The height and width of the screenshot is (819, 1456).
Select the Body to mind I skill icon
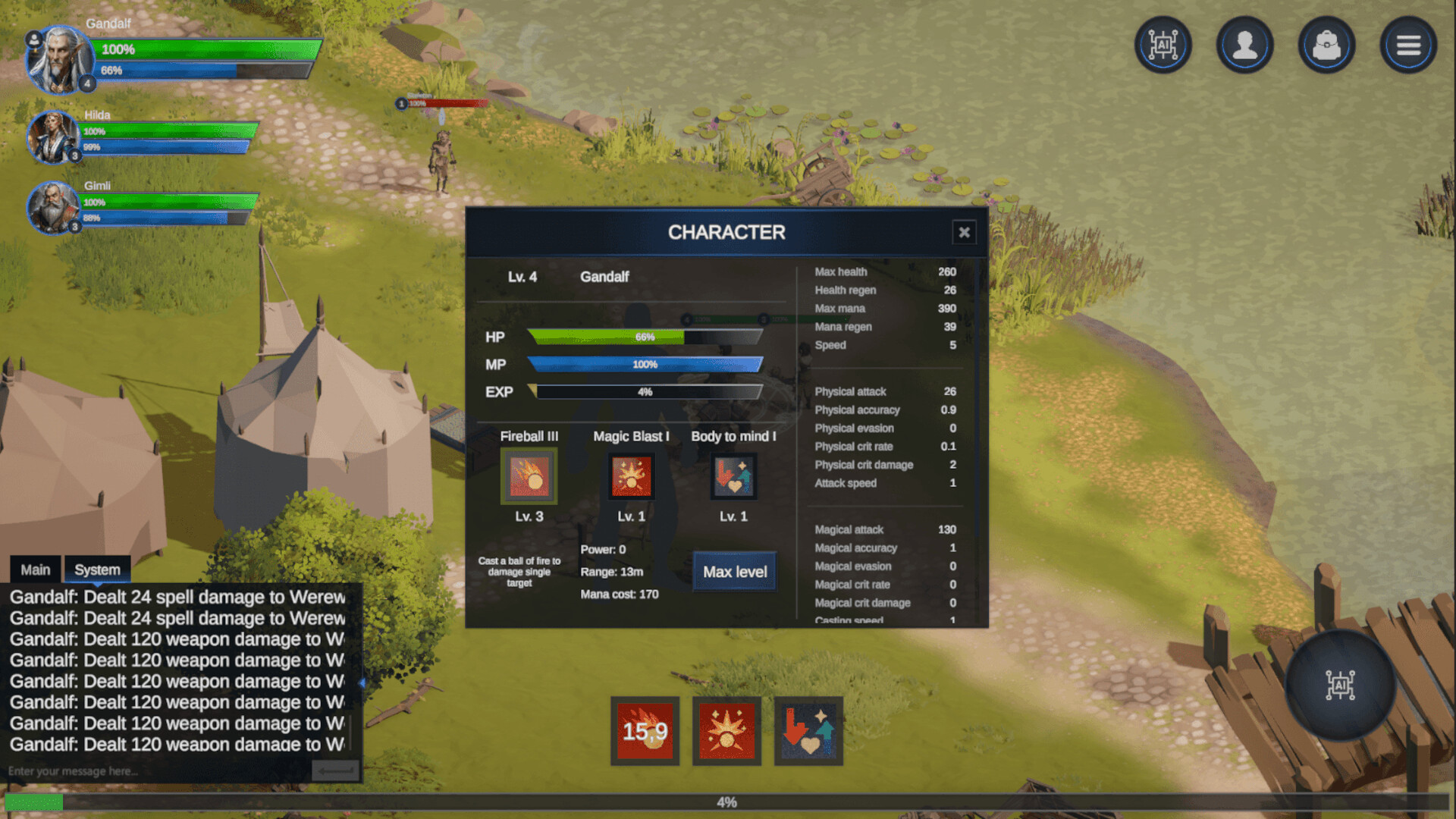(x=733, y=476)
